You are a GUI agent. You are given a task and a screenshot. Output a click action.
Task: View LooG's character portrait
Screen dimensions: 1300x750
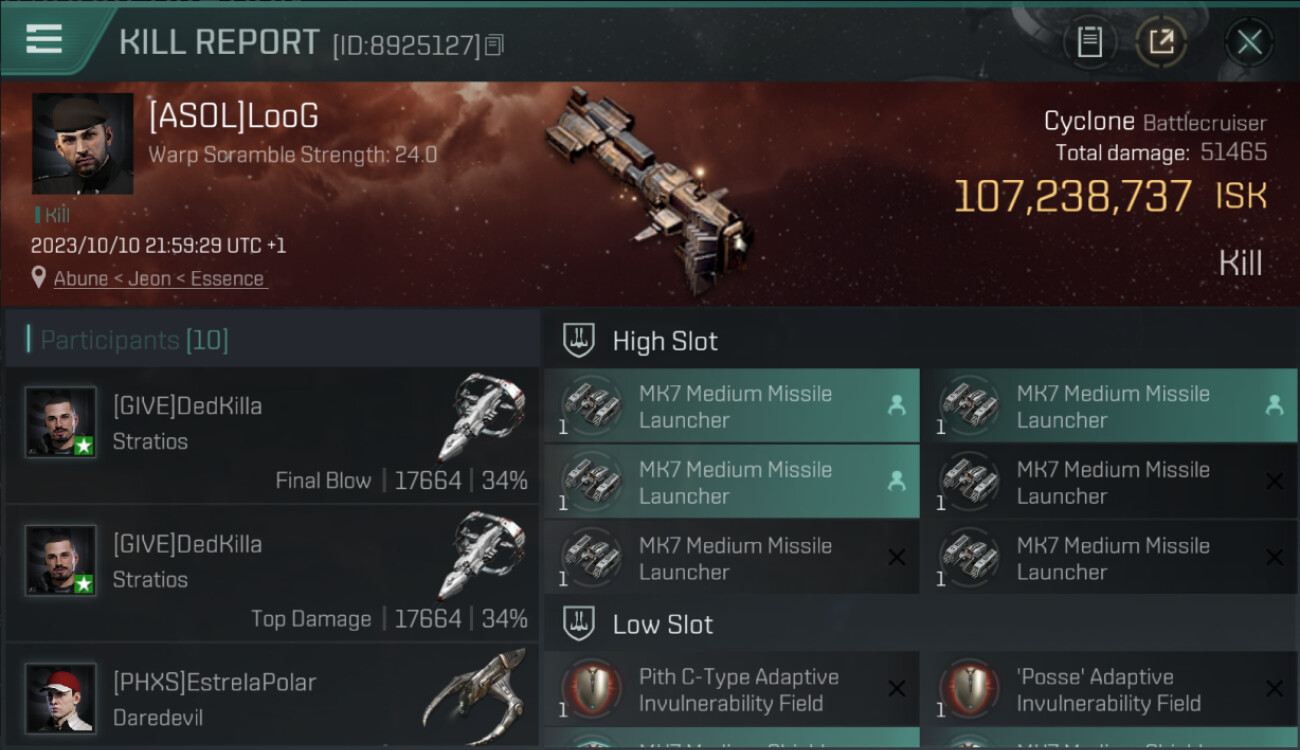pos(82,144)
